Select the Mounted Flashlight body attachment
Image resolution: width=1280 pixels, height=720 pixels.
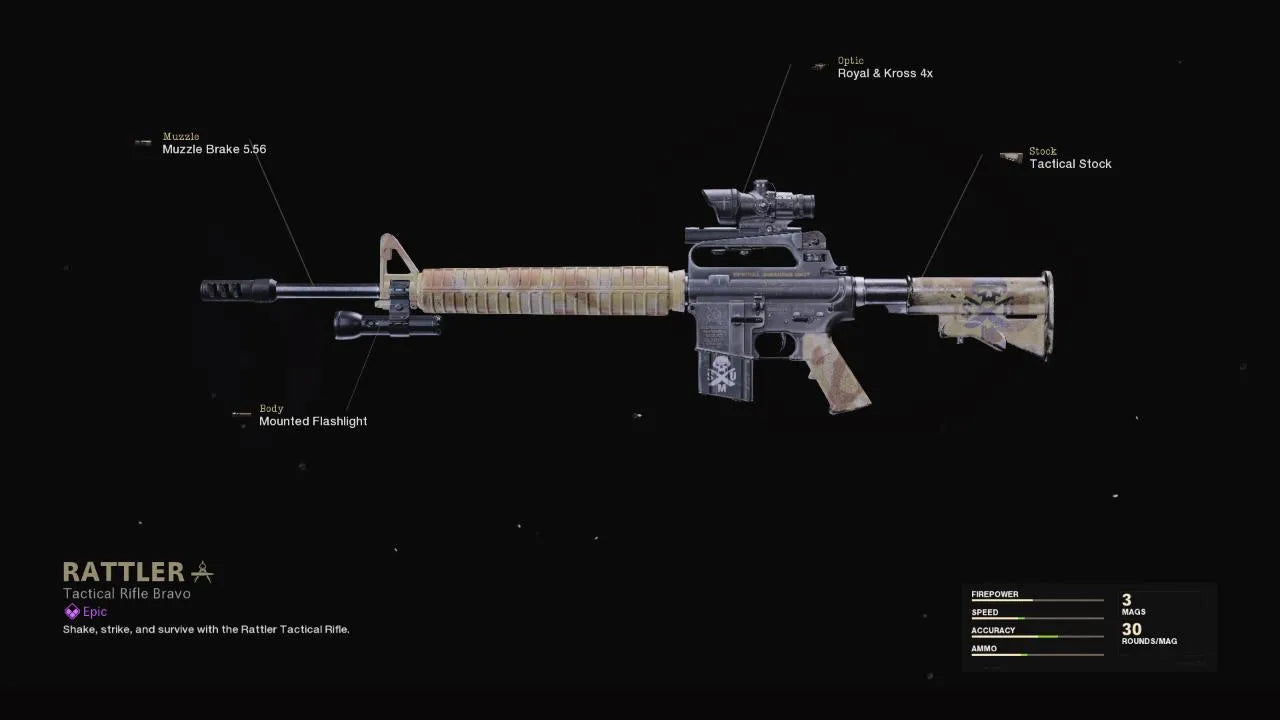coord(312,421)
